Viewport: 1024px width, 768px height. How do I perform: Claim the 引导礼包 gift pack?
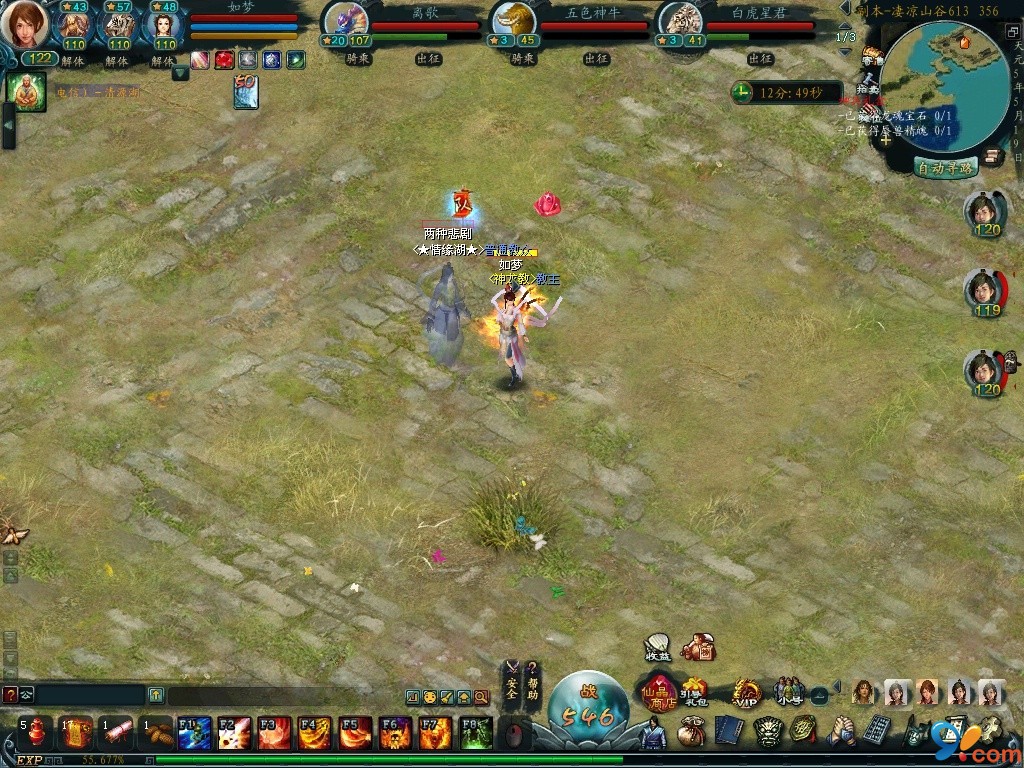click(693, 690)
